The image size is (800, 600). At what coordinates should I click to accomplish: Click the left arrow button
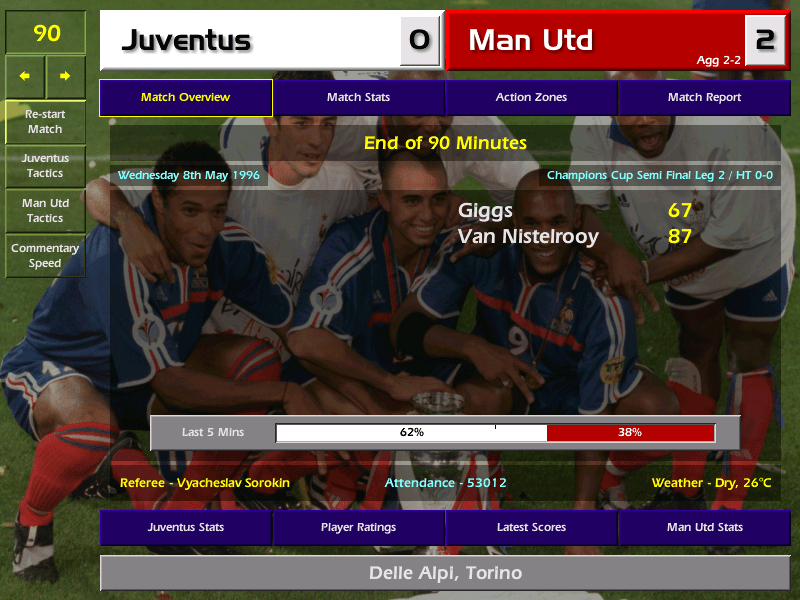tap(25, 76)
